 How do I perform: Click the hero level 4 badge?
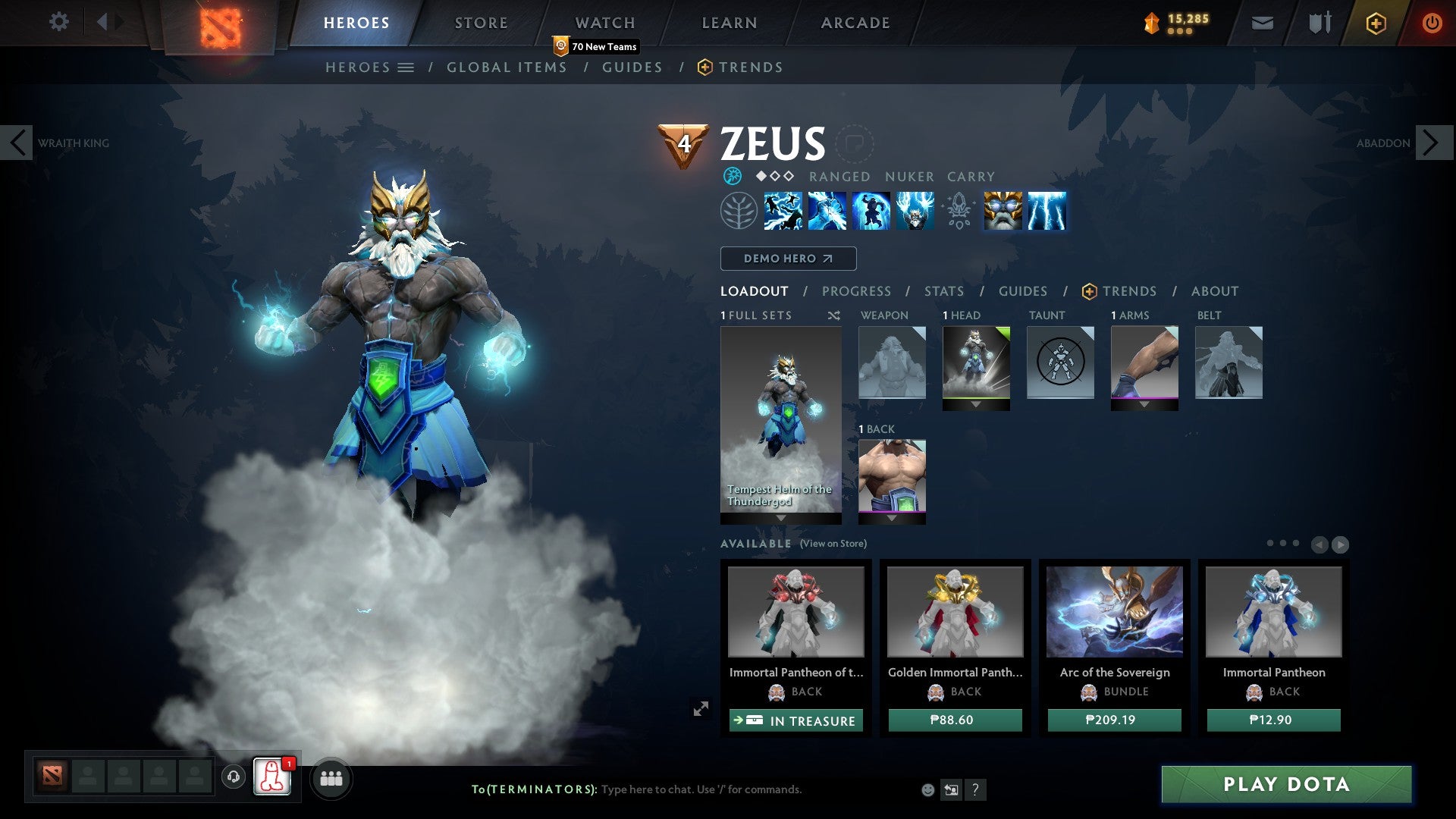coord(685,143)
